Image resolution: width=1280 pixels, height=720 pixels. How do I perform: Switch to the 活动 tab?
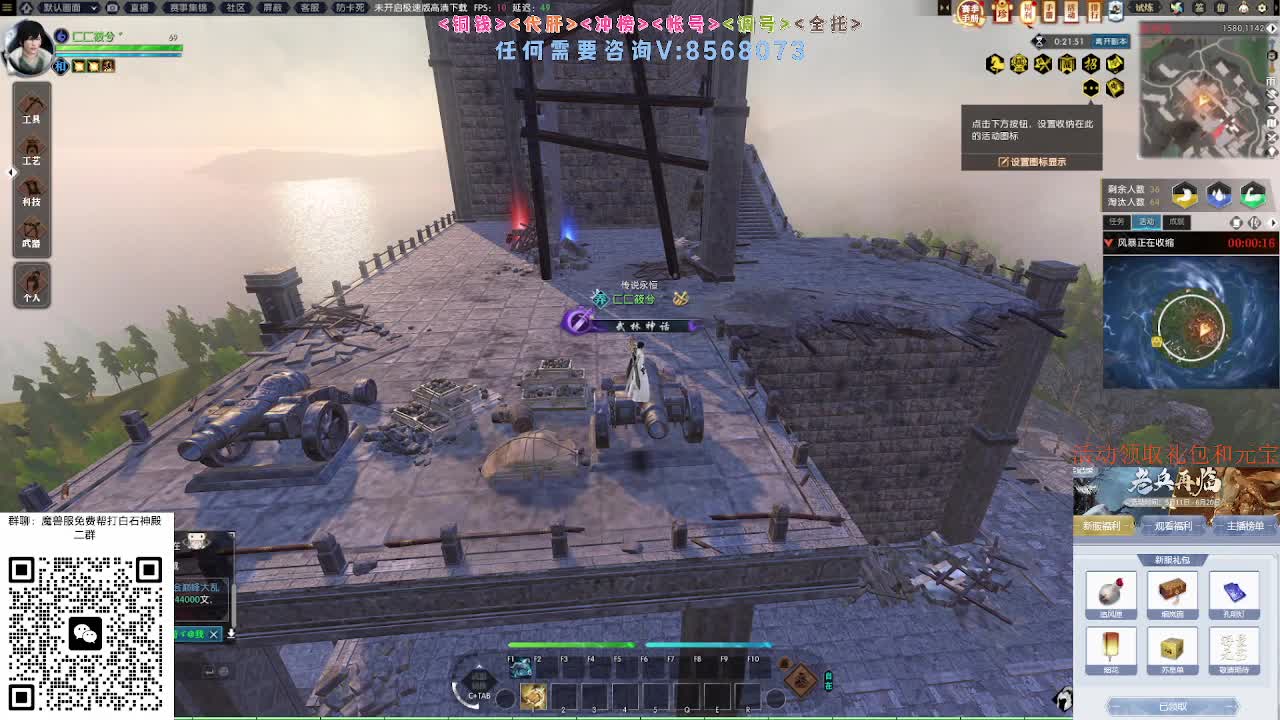[1146, 221]
